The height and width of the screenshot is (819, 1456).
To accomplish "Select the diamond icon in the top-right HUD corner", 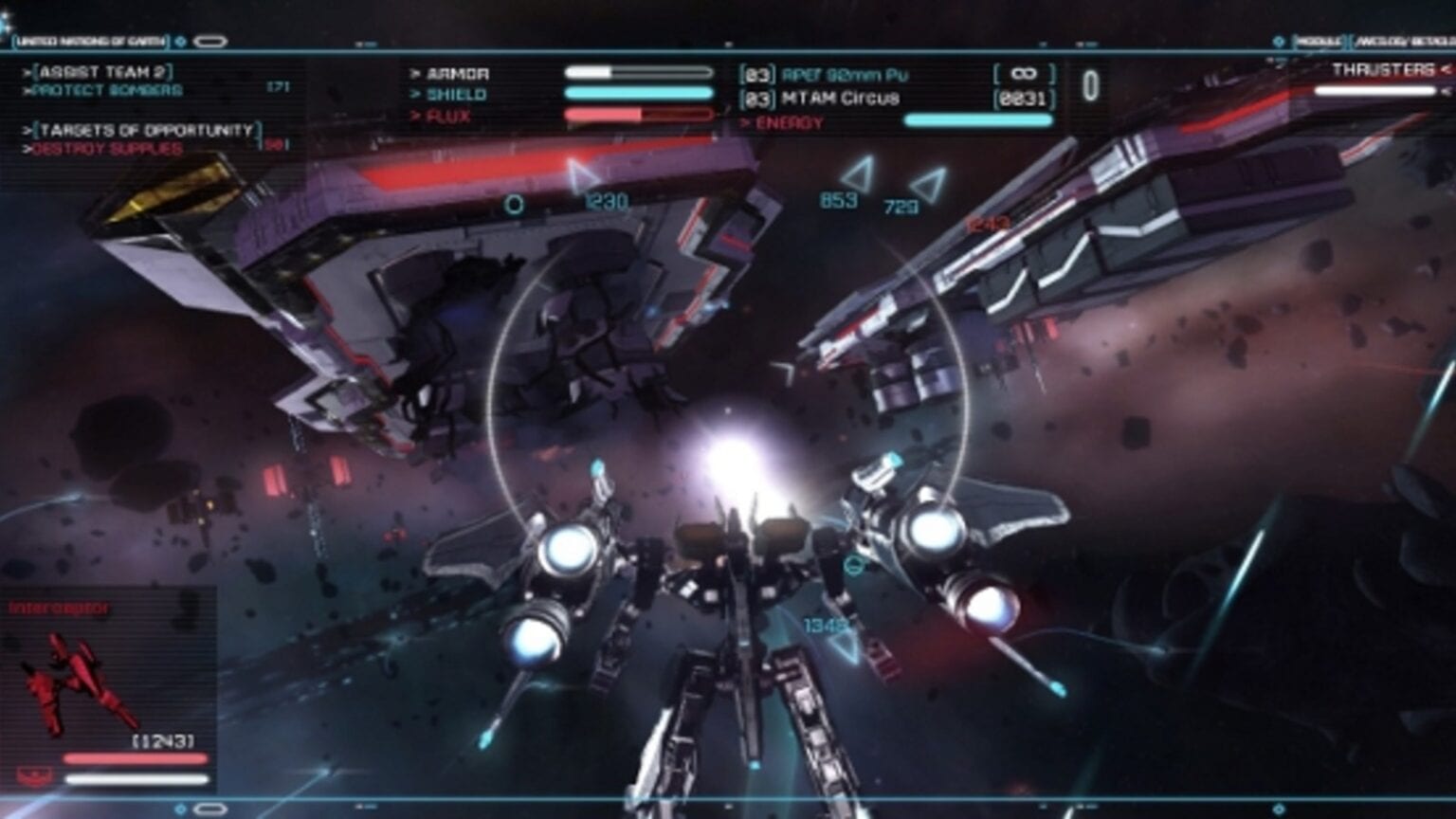I will [1279, 42].
